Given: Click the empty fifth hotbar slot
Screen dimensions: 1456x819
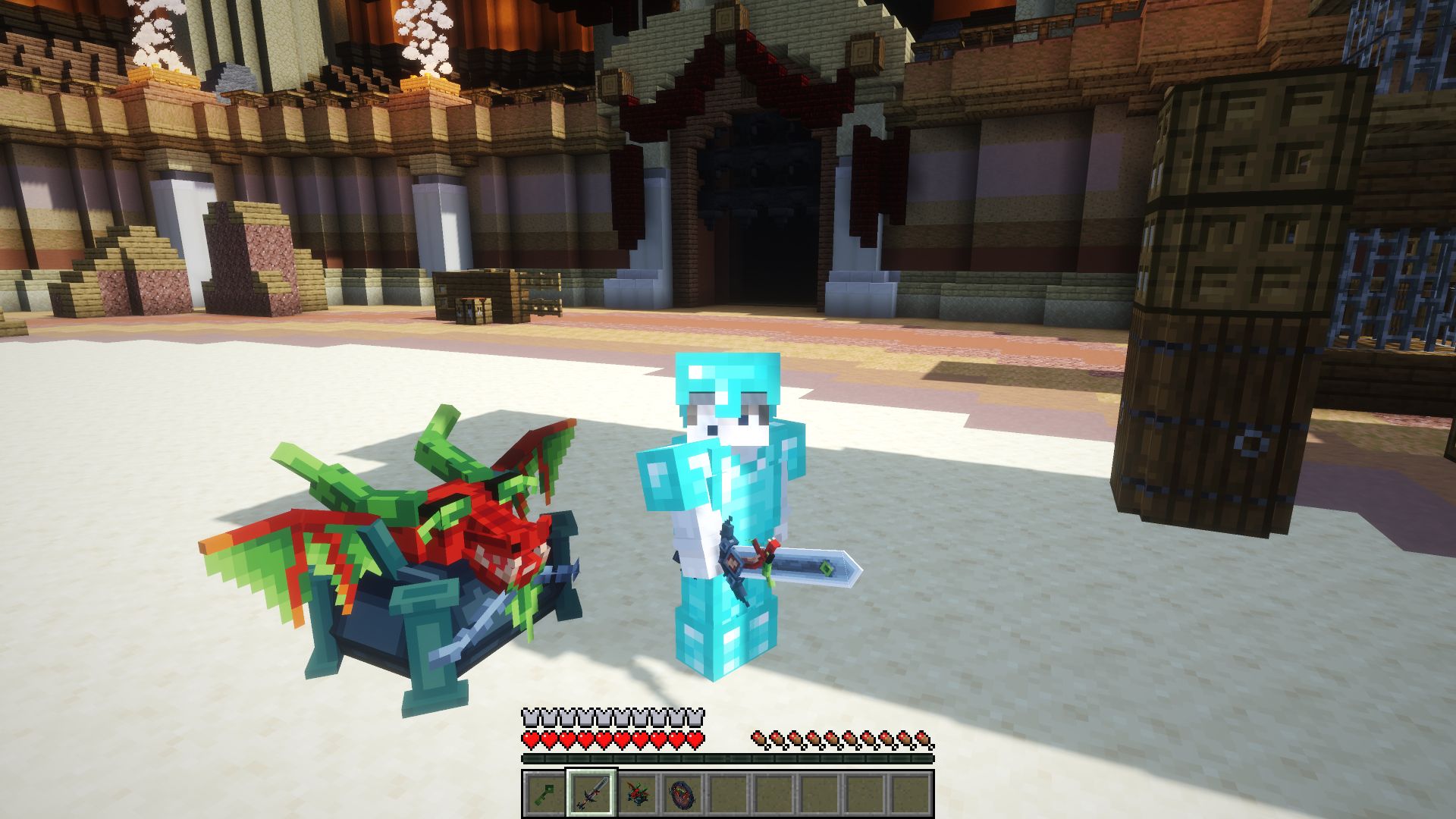Looking at the screenshot, I should (x=729, y=793).
